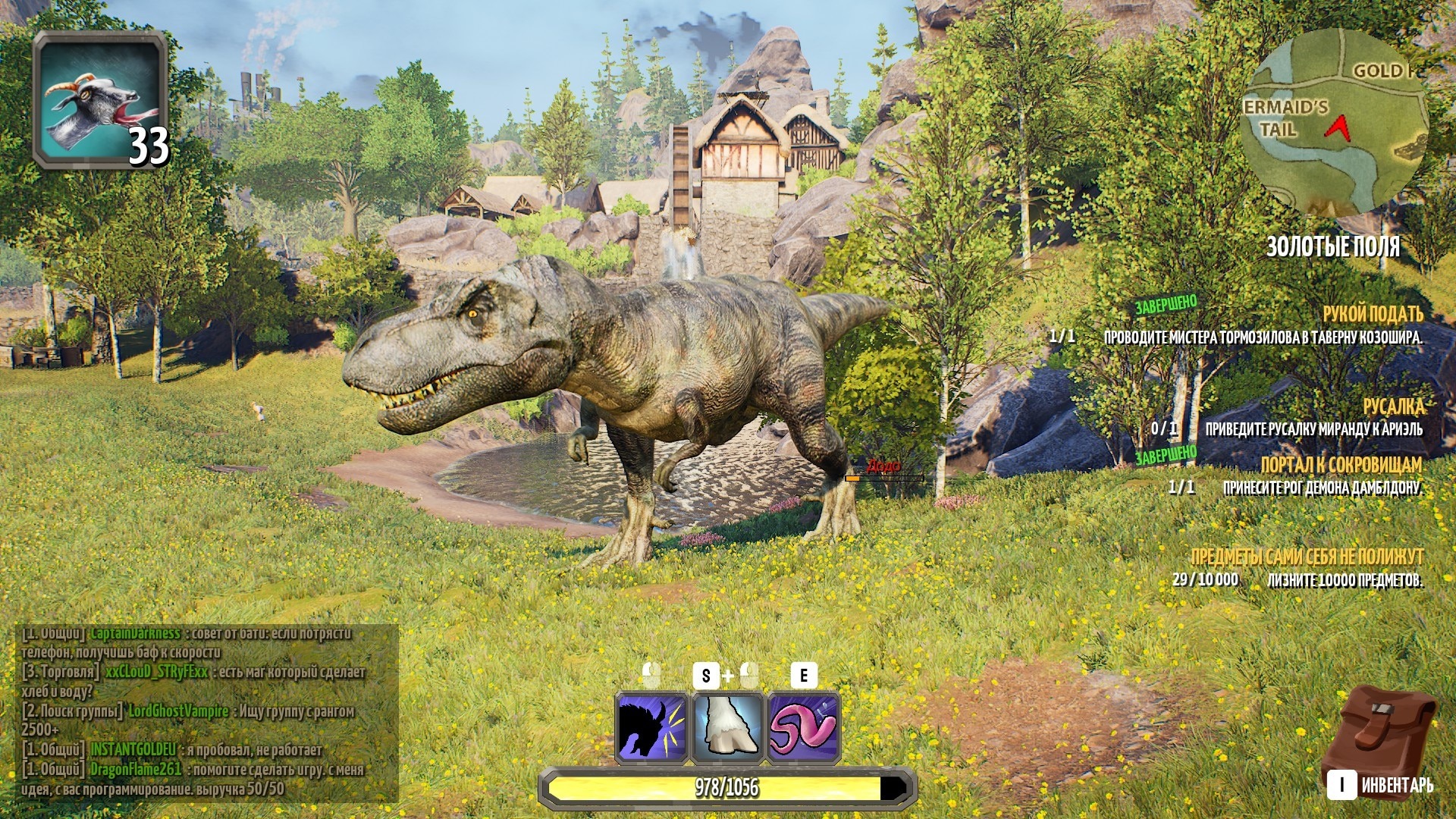Open the Портал к сокровищам quest

(x=1341, y=465)
